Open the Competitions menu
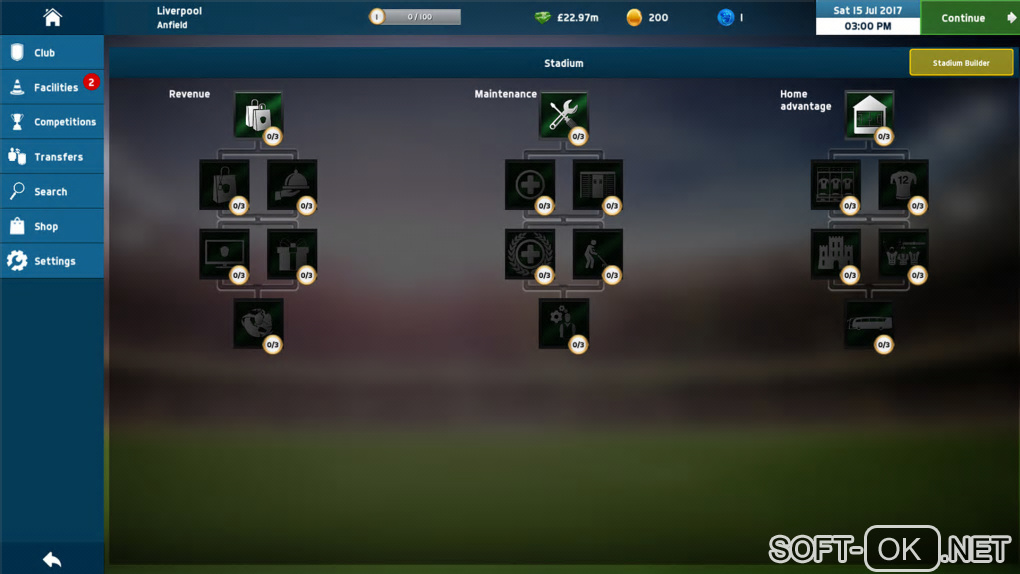 [x=52, y=122]
